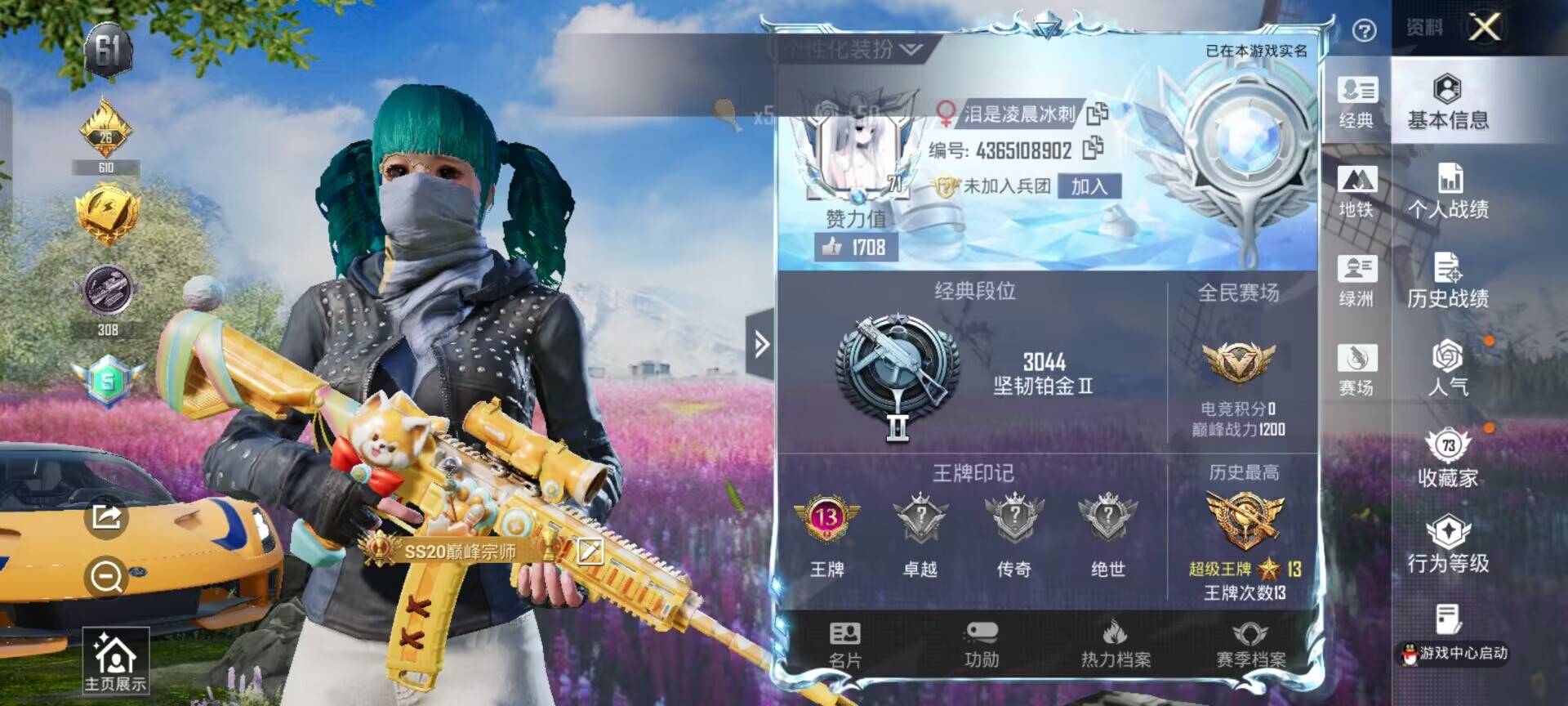
Task: Open the 热力档案 heat archive tab
Action: click(1116, 645)
